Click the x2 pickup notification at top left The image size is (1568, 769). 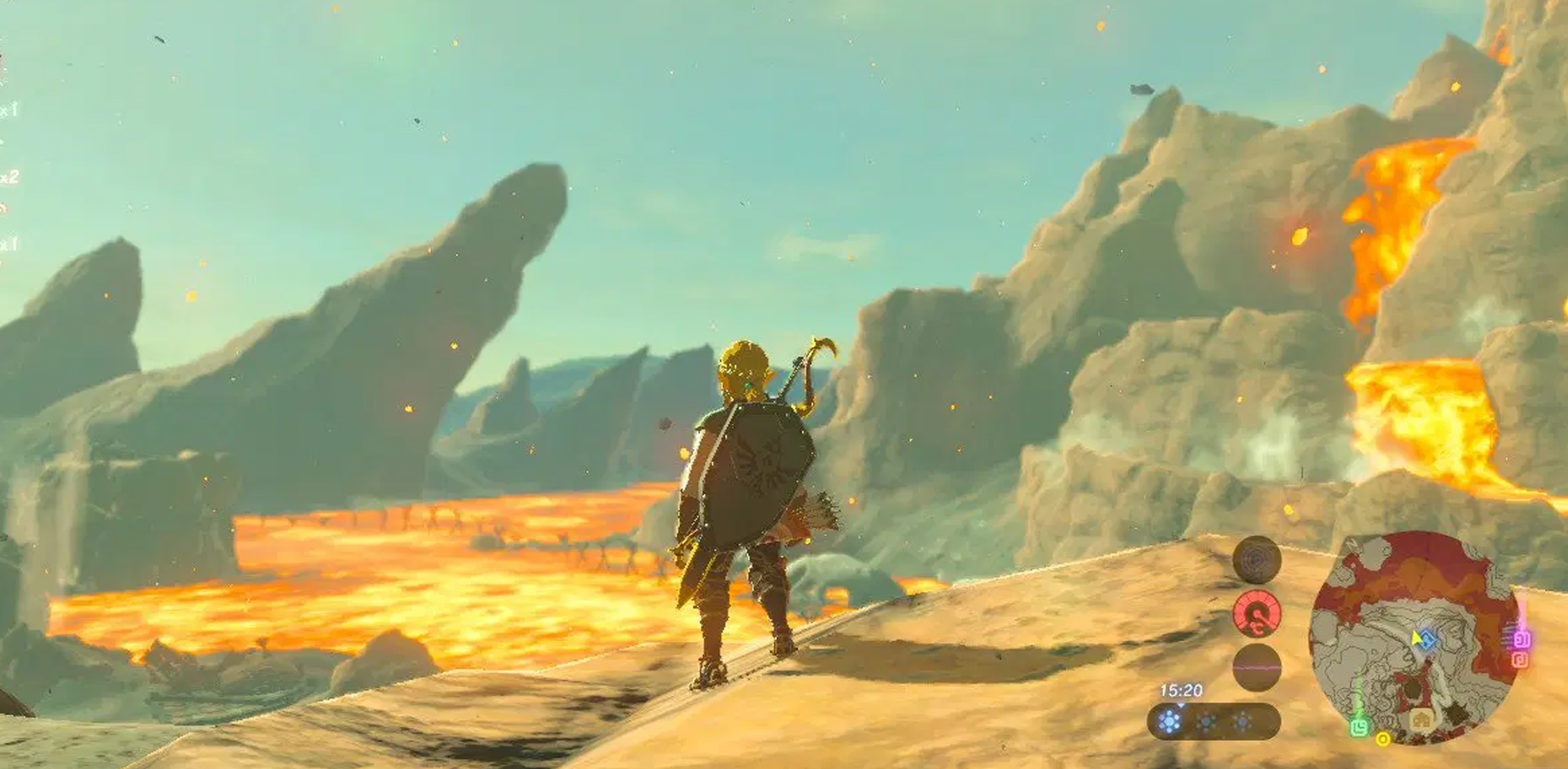(9, 177)
